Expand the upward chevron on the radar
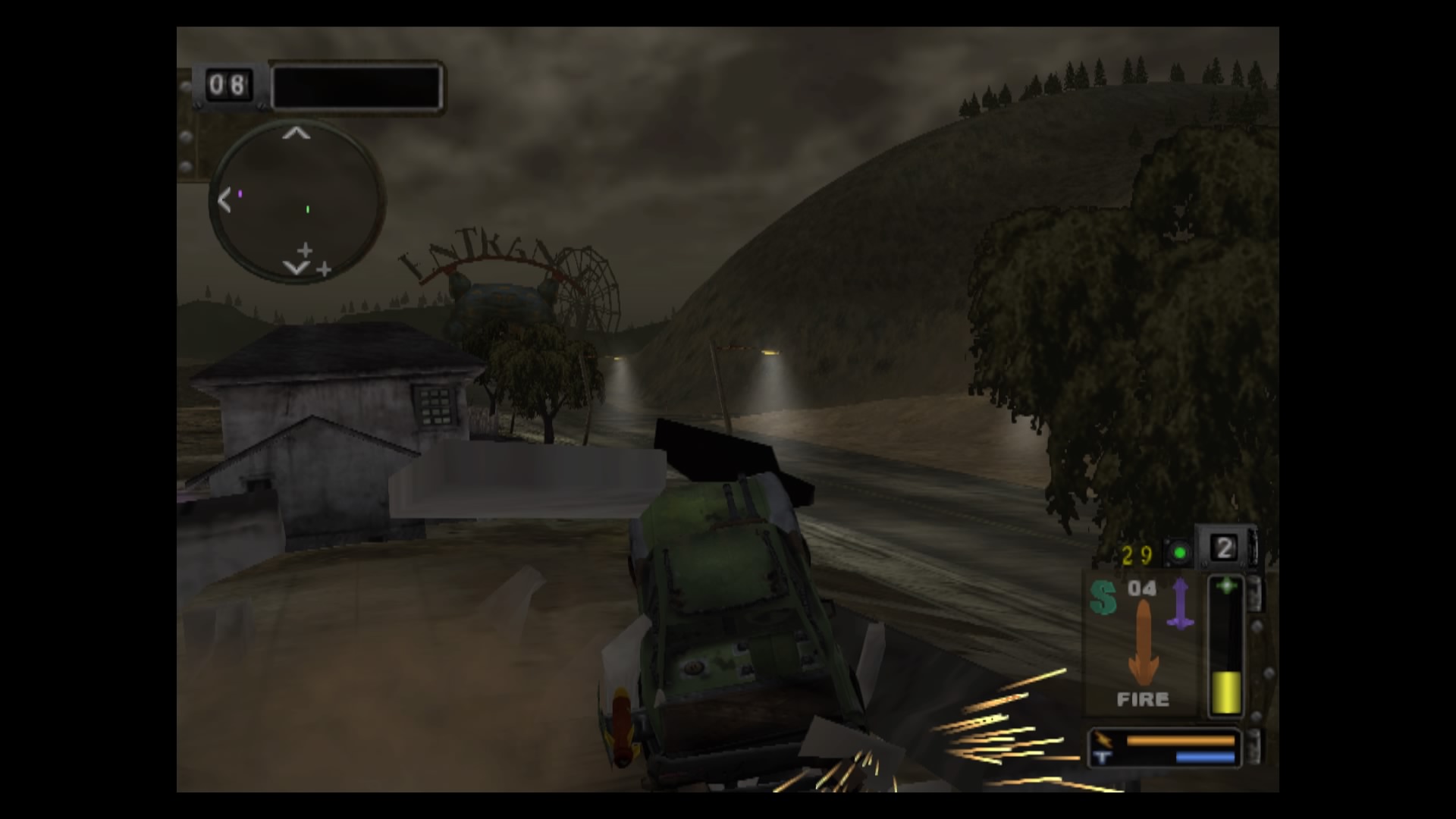Image resolution: width=1456 pixels, height=819 pixels. (x=296, y=134)
